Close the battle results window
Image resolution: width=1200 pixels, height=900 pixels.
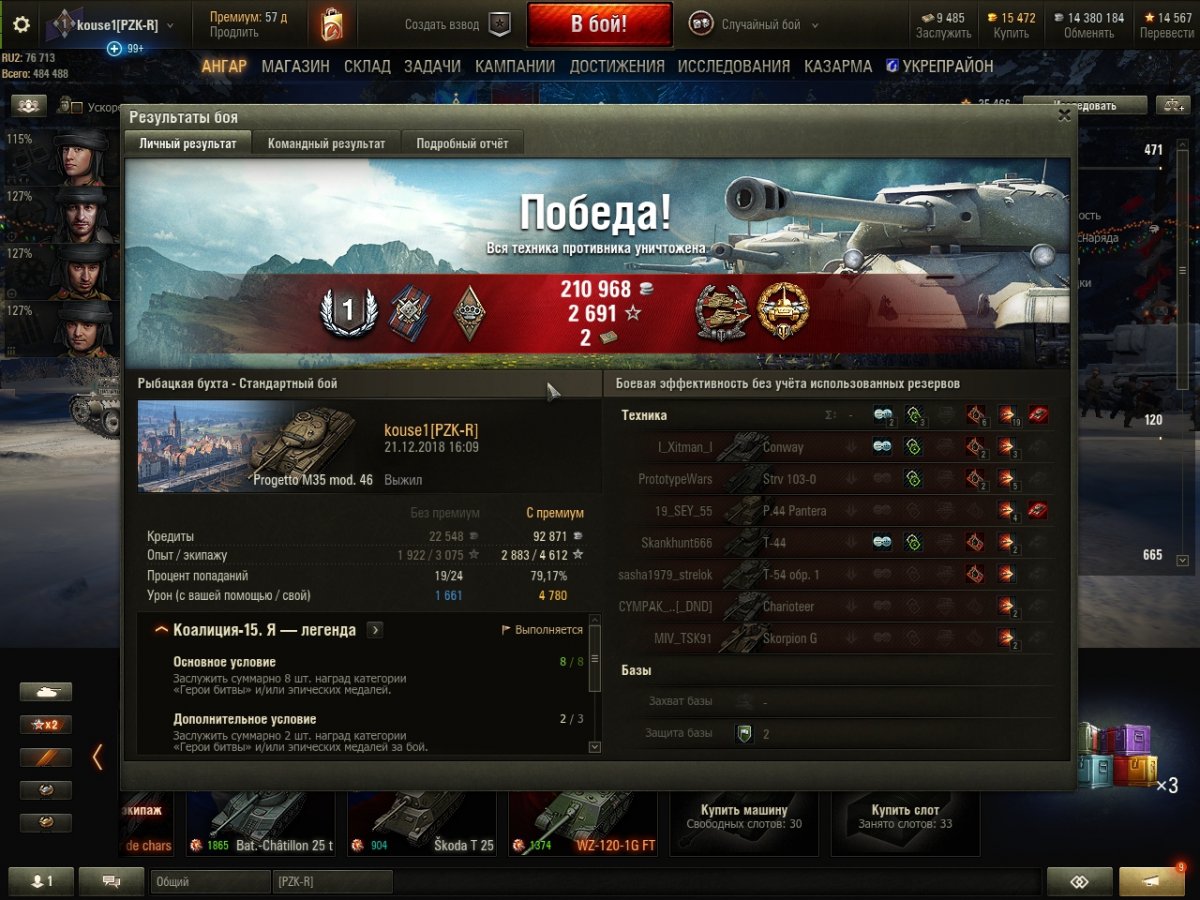coord(1064,116)
